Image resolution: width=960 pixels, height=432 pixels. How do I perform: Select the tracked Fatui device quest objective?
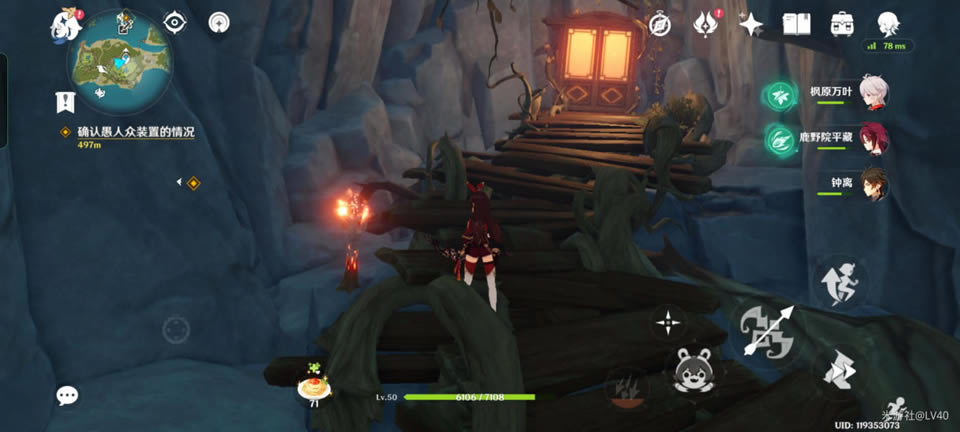135,132
